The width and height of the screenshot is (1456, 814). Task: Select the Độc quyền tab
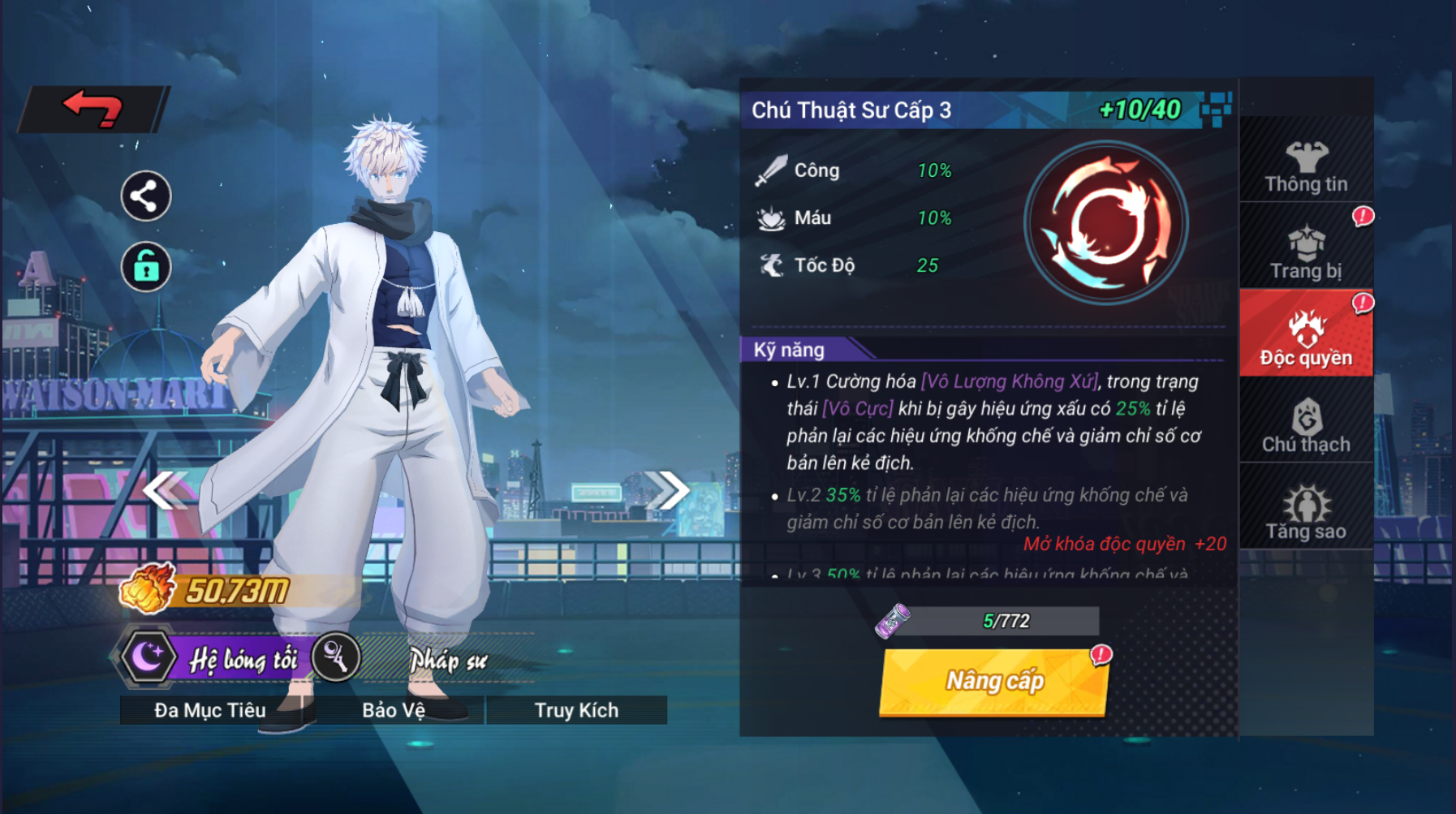tap(1306, 338)
